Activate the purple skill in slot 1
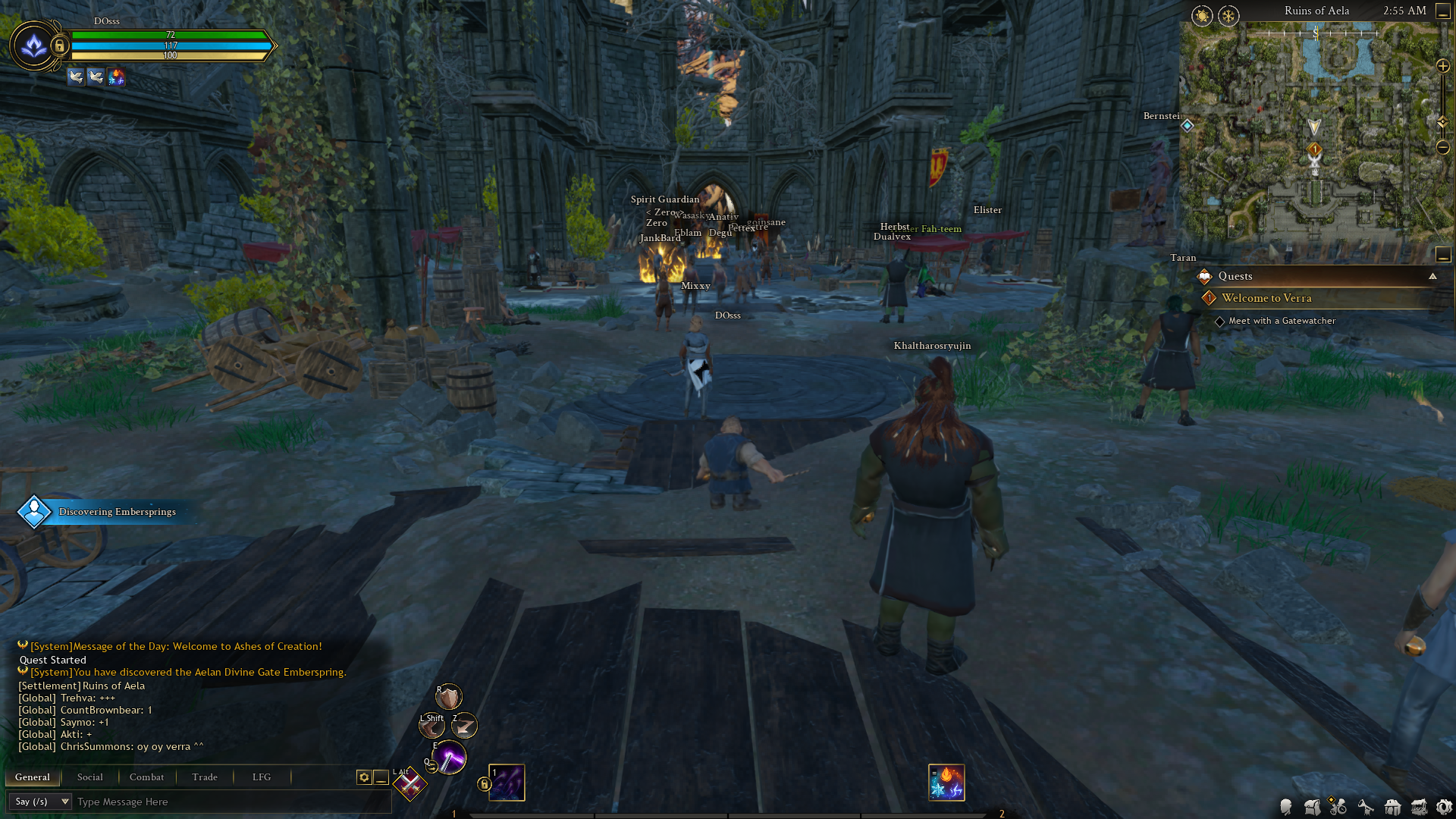This screenshot has height=819, width=1456. (x=507, y=783)
